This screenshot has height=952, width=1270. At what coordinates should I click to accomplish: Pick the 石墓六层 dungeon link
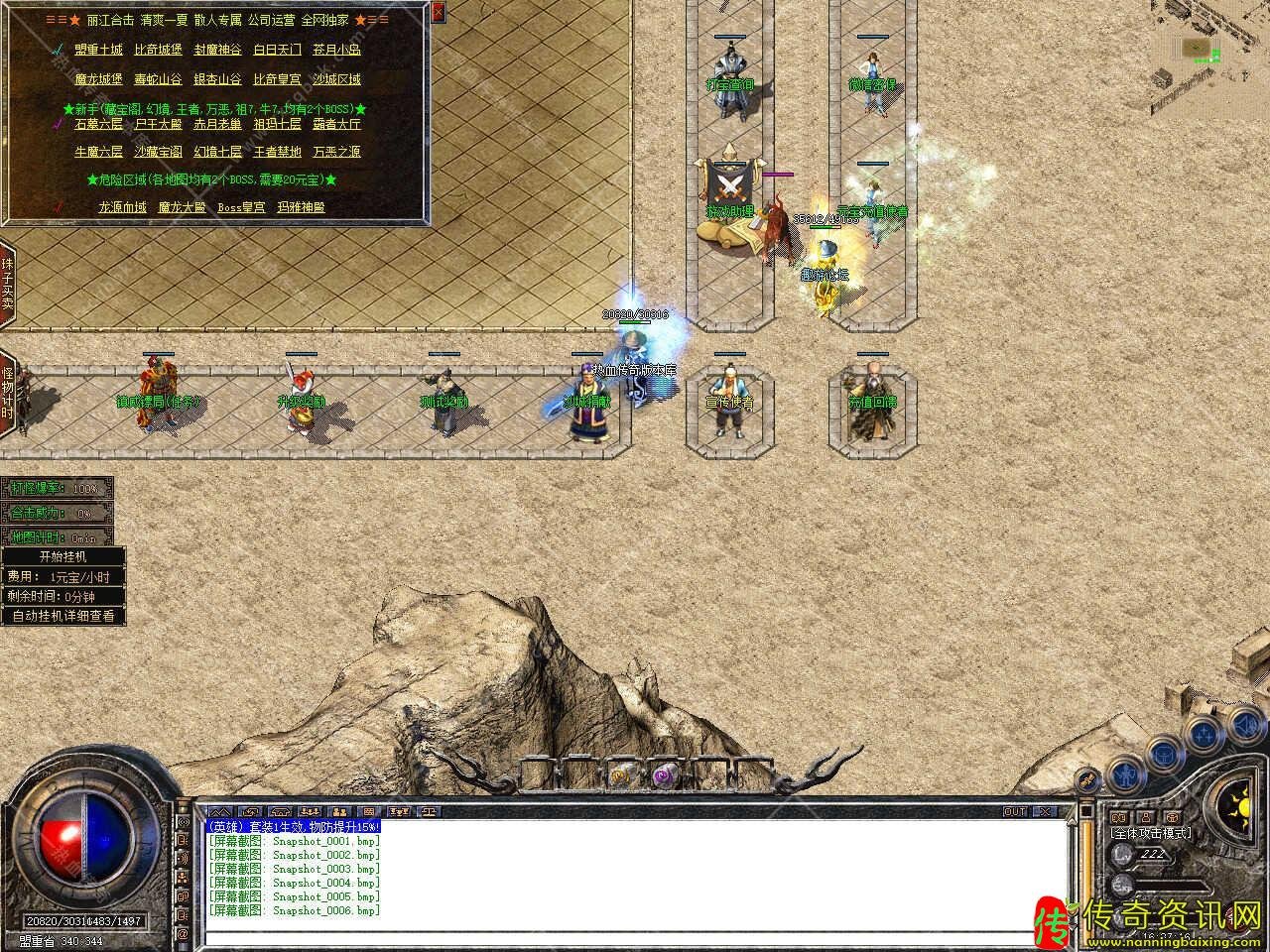click(99, 125)
